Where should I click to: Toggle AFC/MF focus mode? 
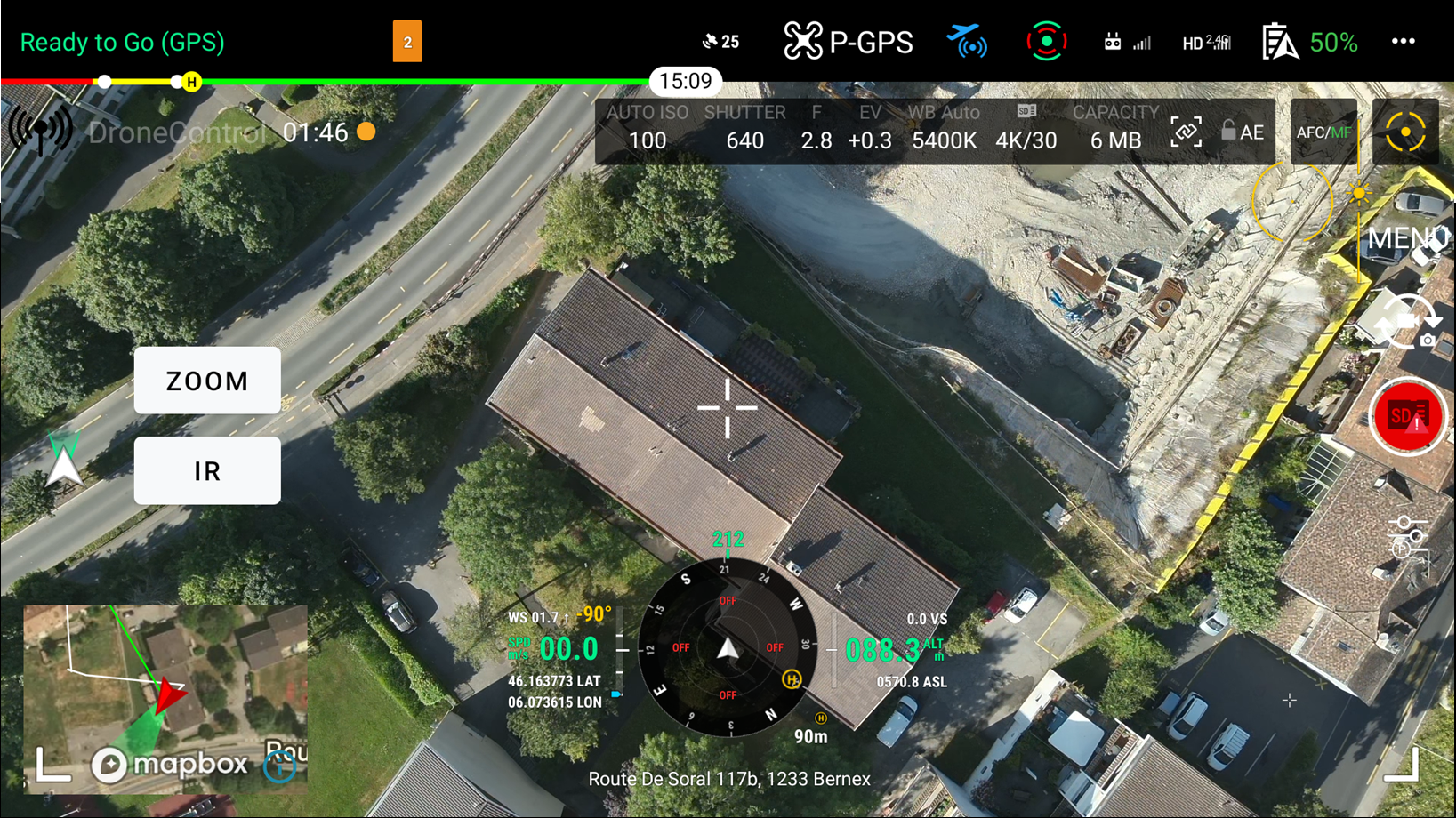point(1323,132)
